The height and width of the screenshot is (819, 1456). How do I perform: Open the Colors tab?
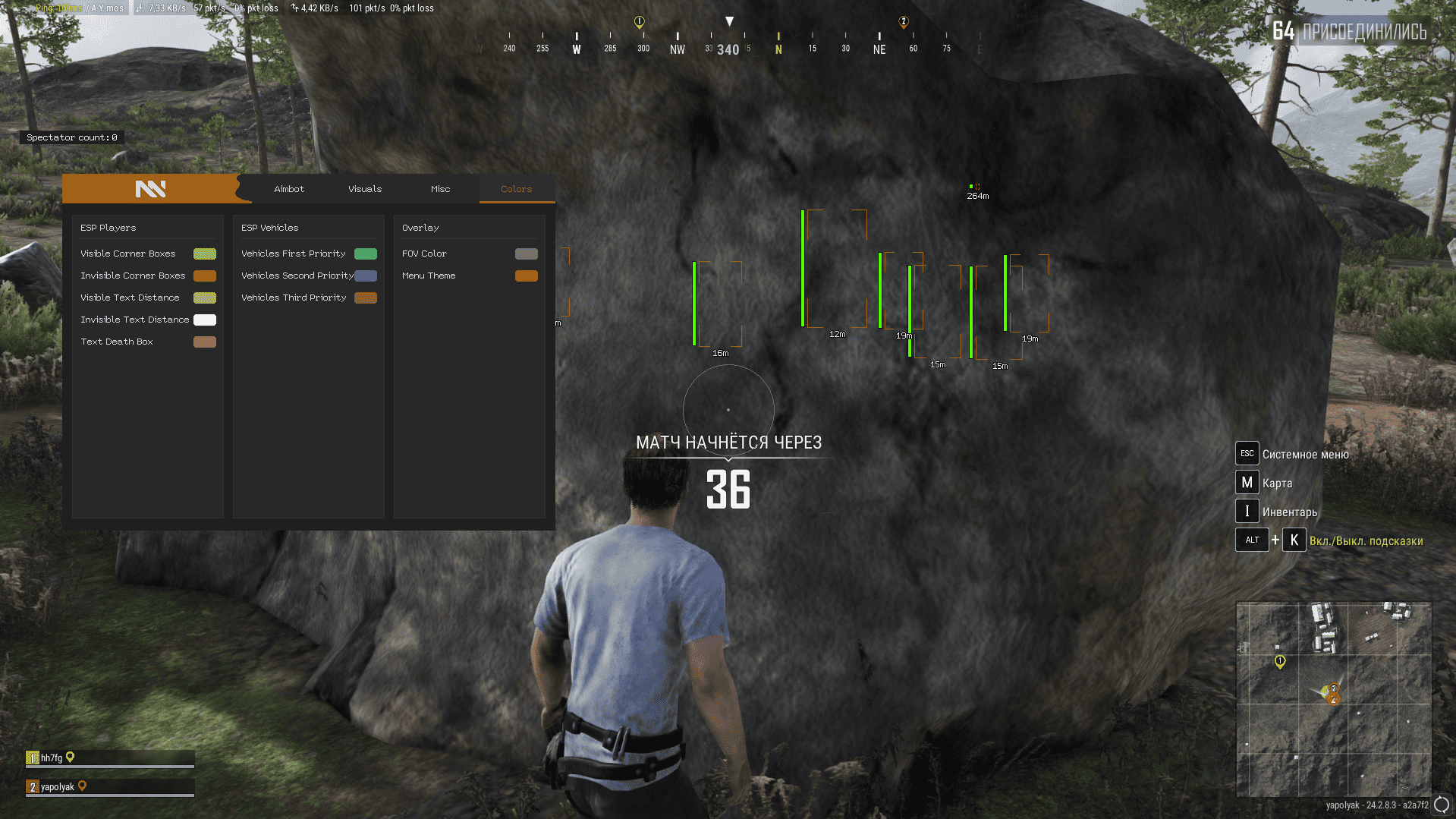pyautogui.click(x=516, y=189)
